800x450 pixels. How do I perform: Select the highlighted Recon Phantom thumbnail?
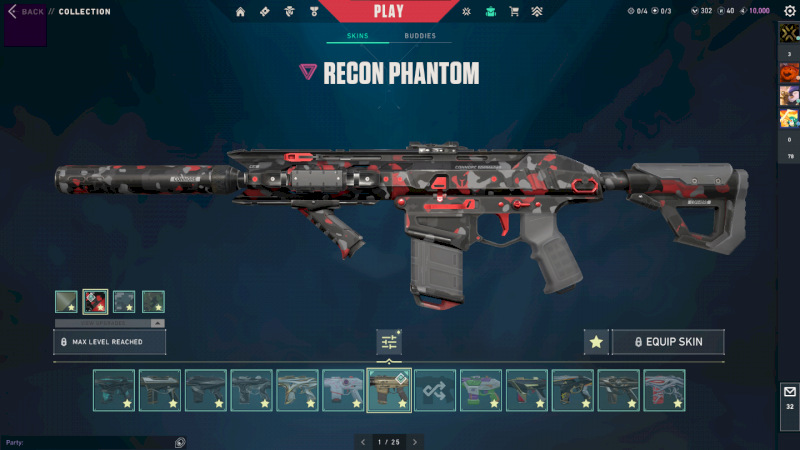tap(389, 390)
